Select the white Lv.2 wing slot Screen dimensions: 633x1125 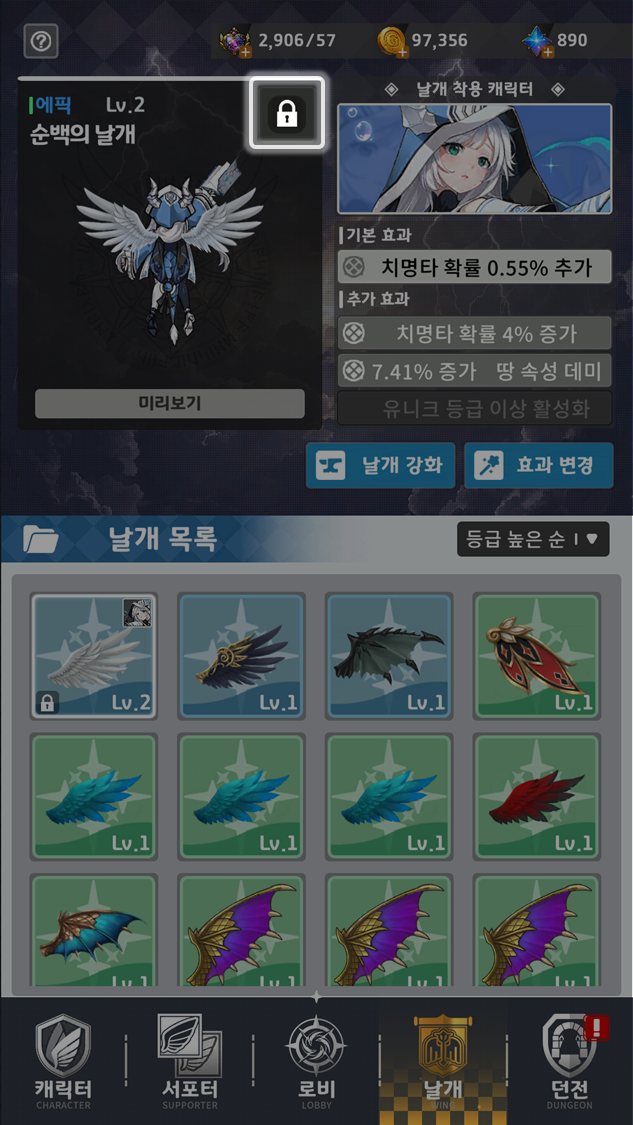pyautogui.click(x=93, y=655)
